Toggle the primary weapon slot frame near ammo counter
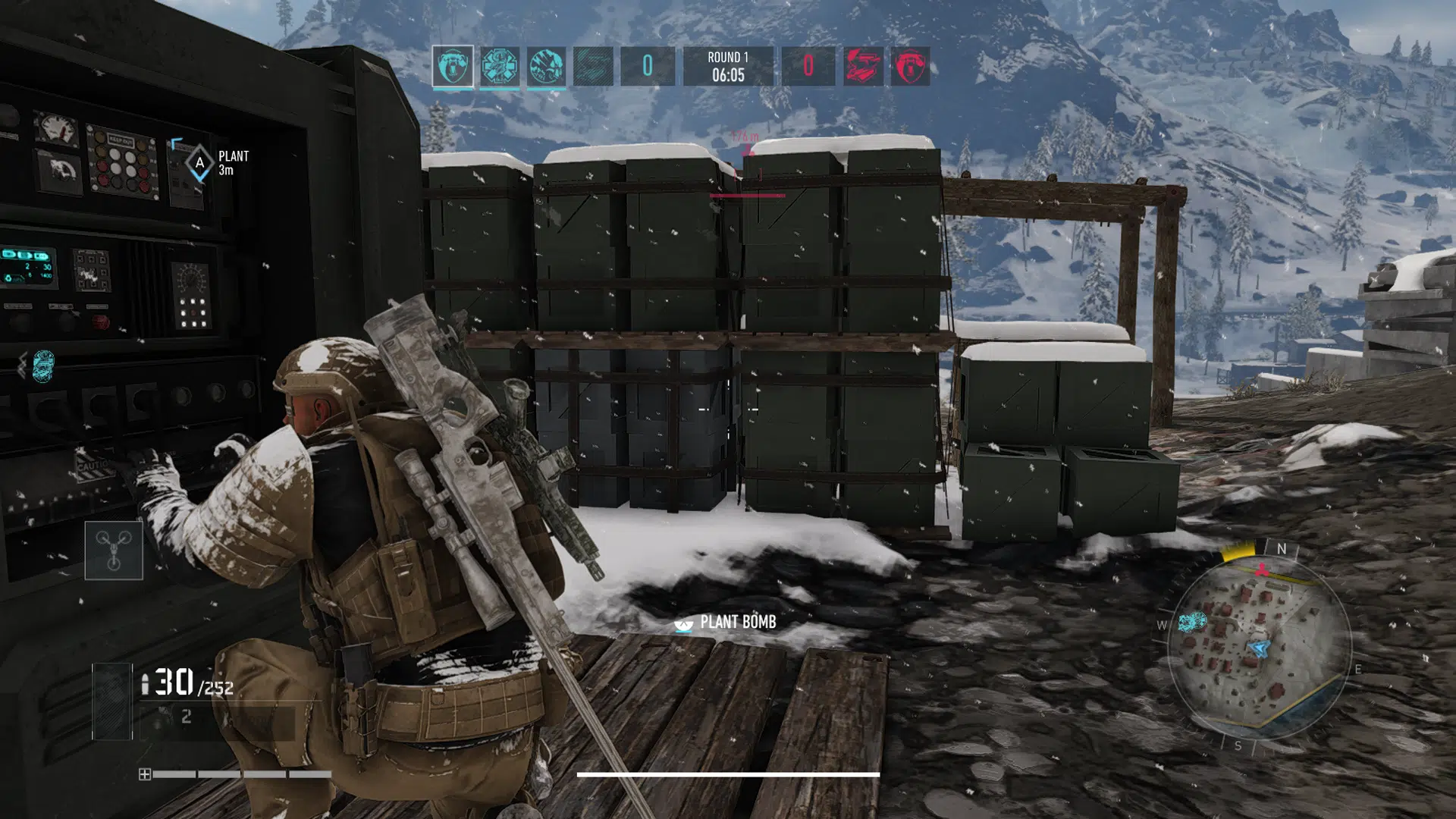 [x=111, y=701]
